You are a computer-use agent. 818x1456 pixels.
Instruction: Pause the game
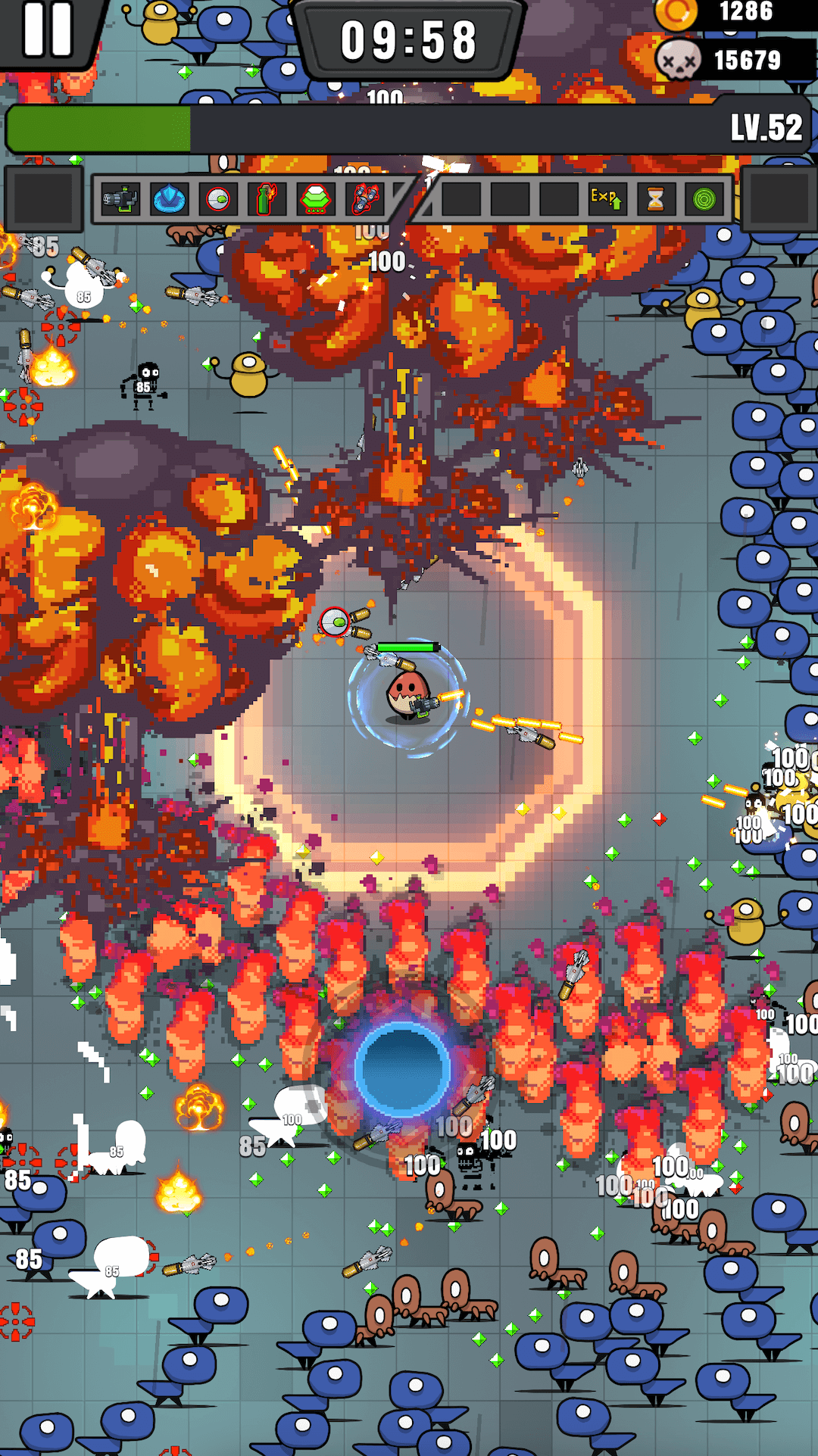[x=47, y=30]
